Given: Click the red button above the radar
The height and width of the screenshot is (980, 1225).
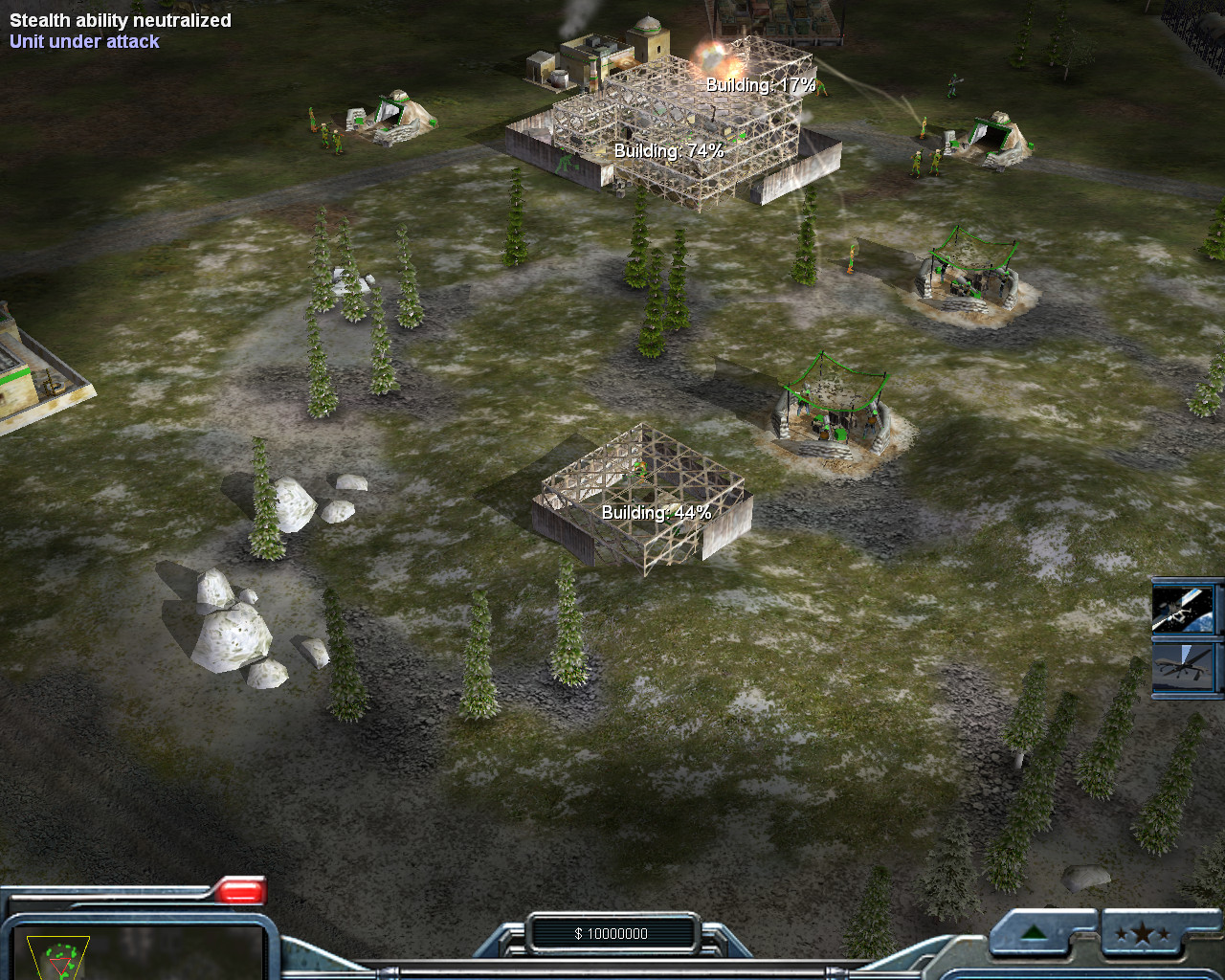Looking at the screenshot, I should click(x=239, y=892).
